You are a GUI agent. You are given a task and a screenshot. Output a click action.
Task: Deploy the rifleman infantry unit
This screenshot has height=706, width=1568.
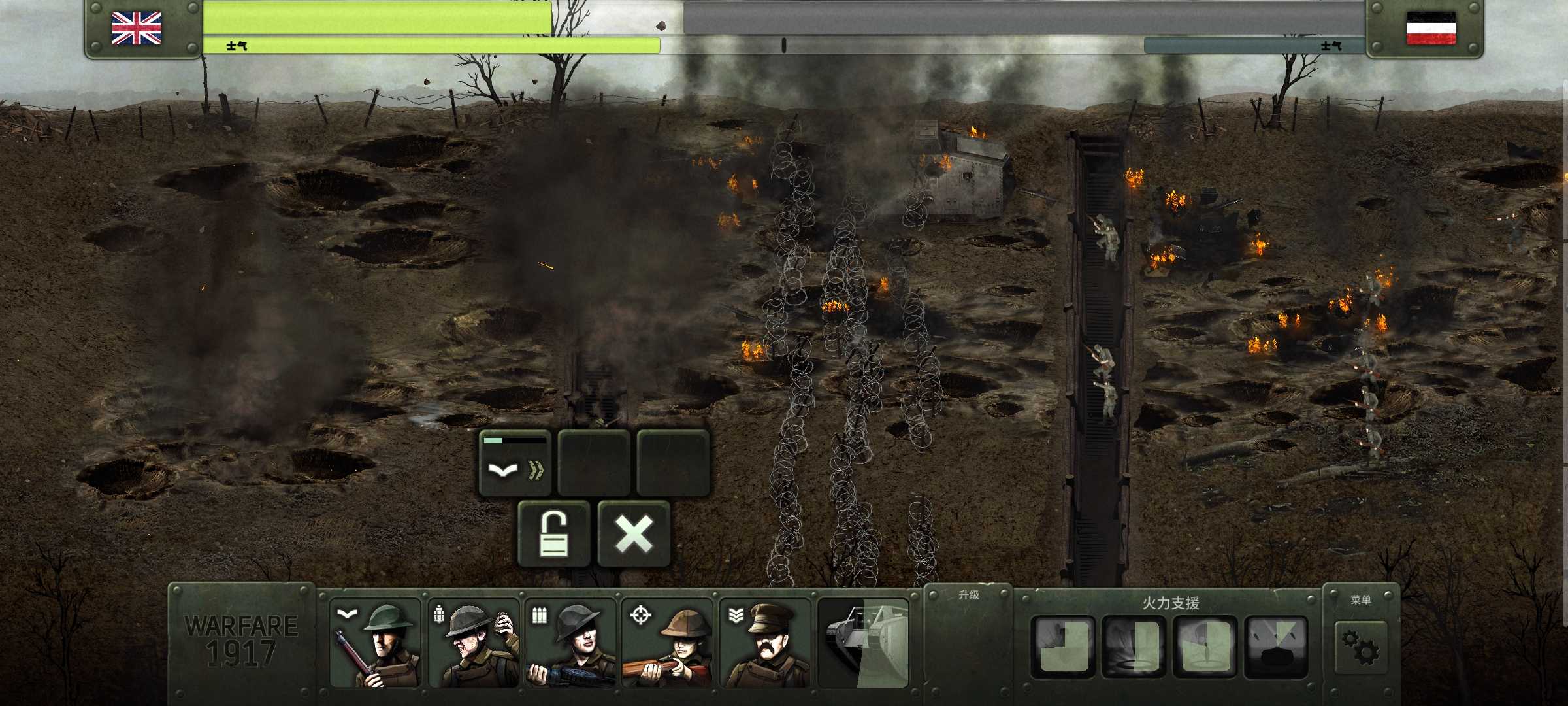(x=375, y=643)
